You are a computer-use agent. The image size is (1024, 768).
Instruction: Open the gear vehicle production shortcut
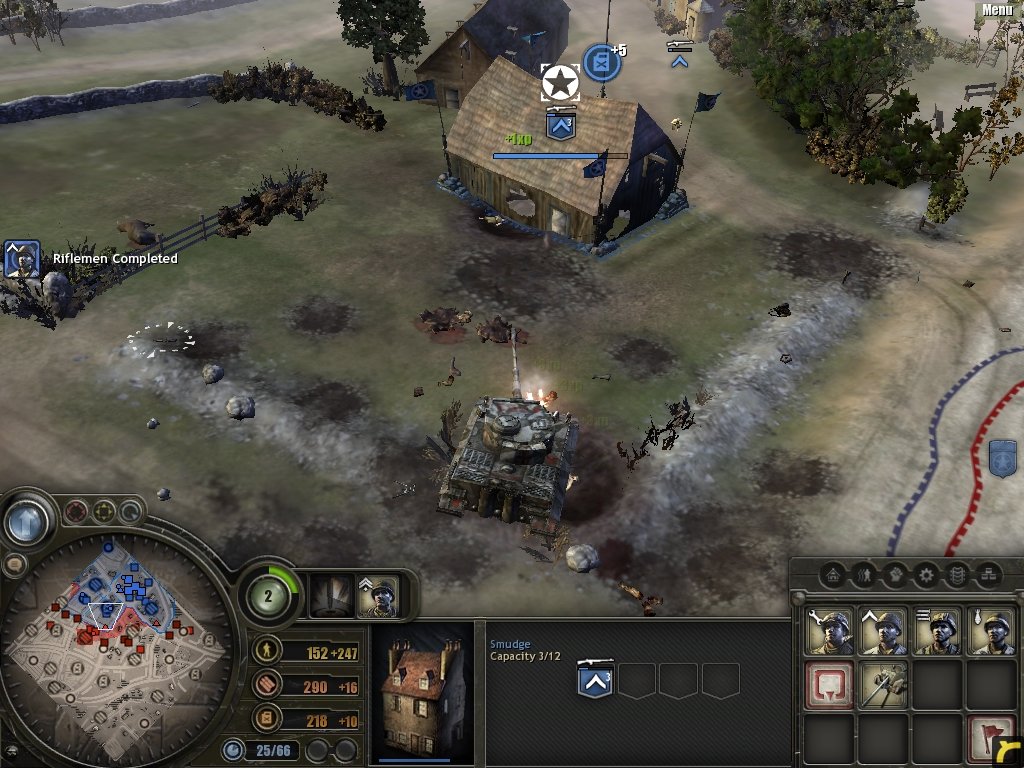pyautogui.click(x=926, y=575)
